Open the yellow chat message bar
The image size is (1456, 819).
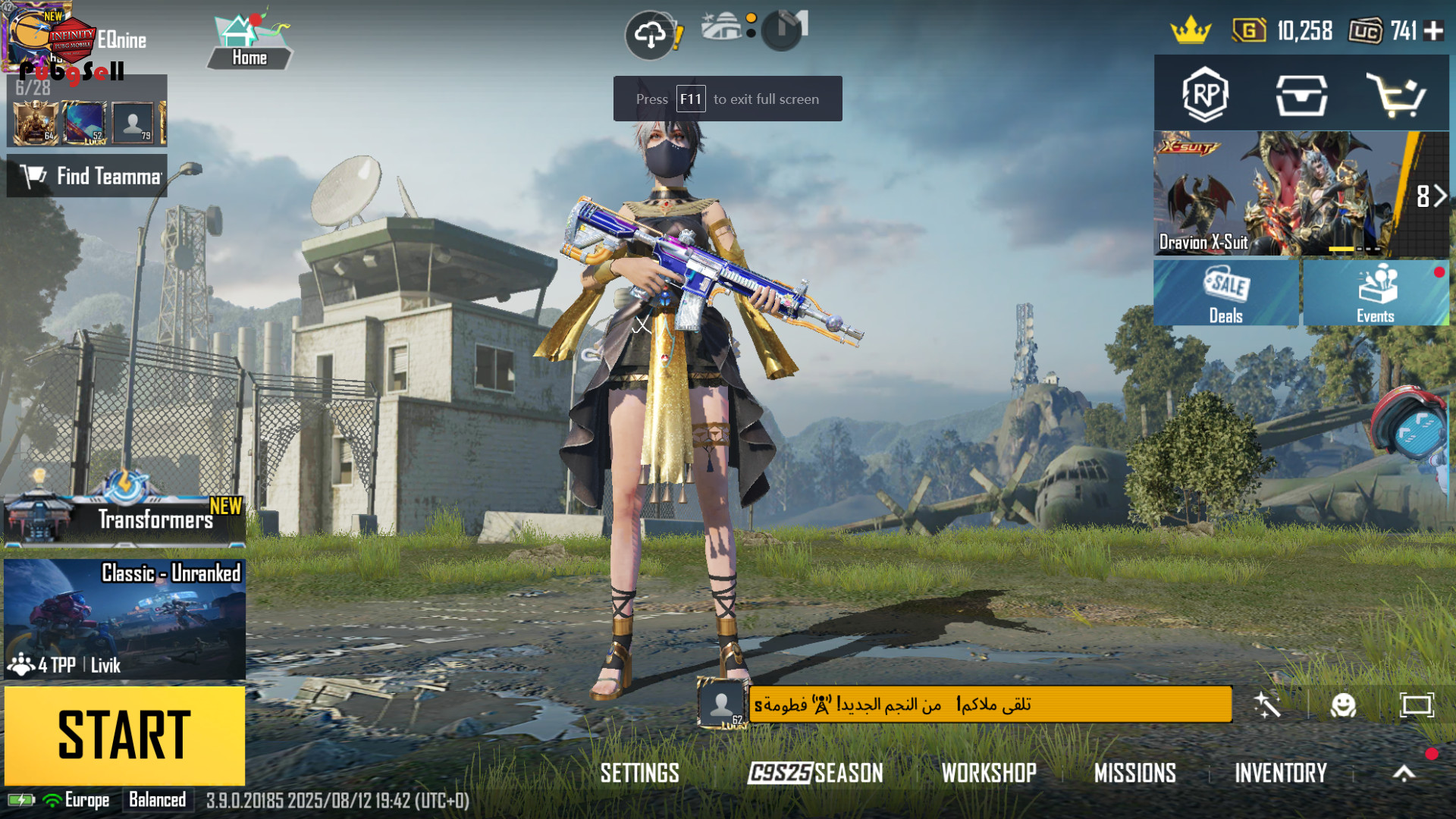(x=990, y=704)
